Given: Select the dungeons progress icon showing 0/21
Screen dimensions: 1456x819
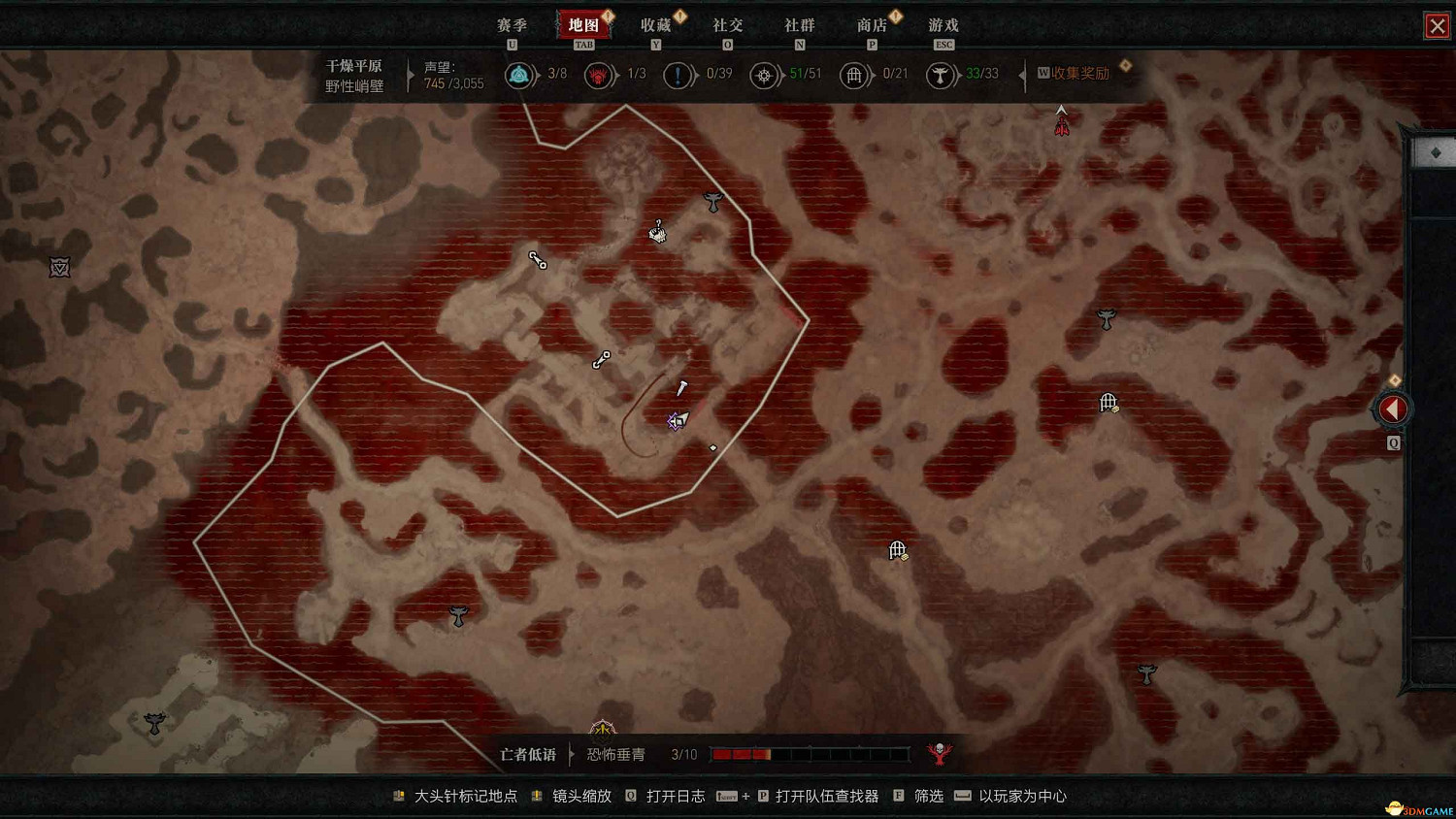Looking at the screenshot, I should tap(855, 75).
